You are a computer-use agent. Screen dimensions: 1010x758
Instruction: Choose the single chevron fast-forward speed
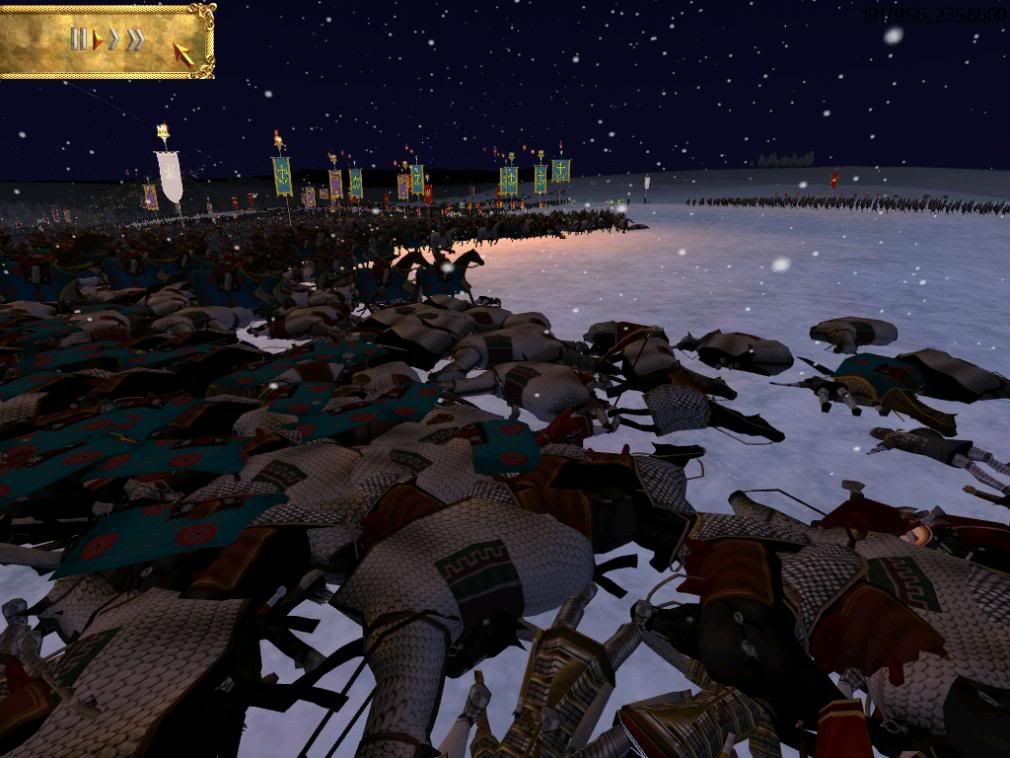tap(114, 40)
